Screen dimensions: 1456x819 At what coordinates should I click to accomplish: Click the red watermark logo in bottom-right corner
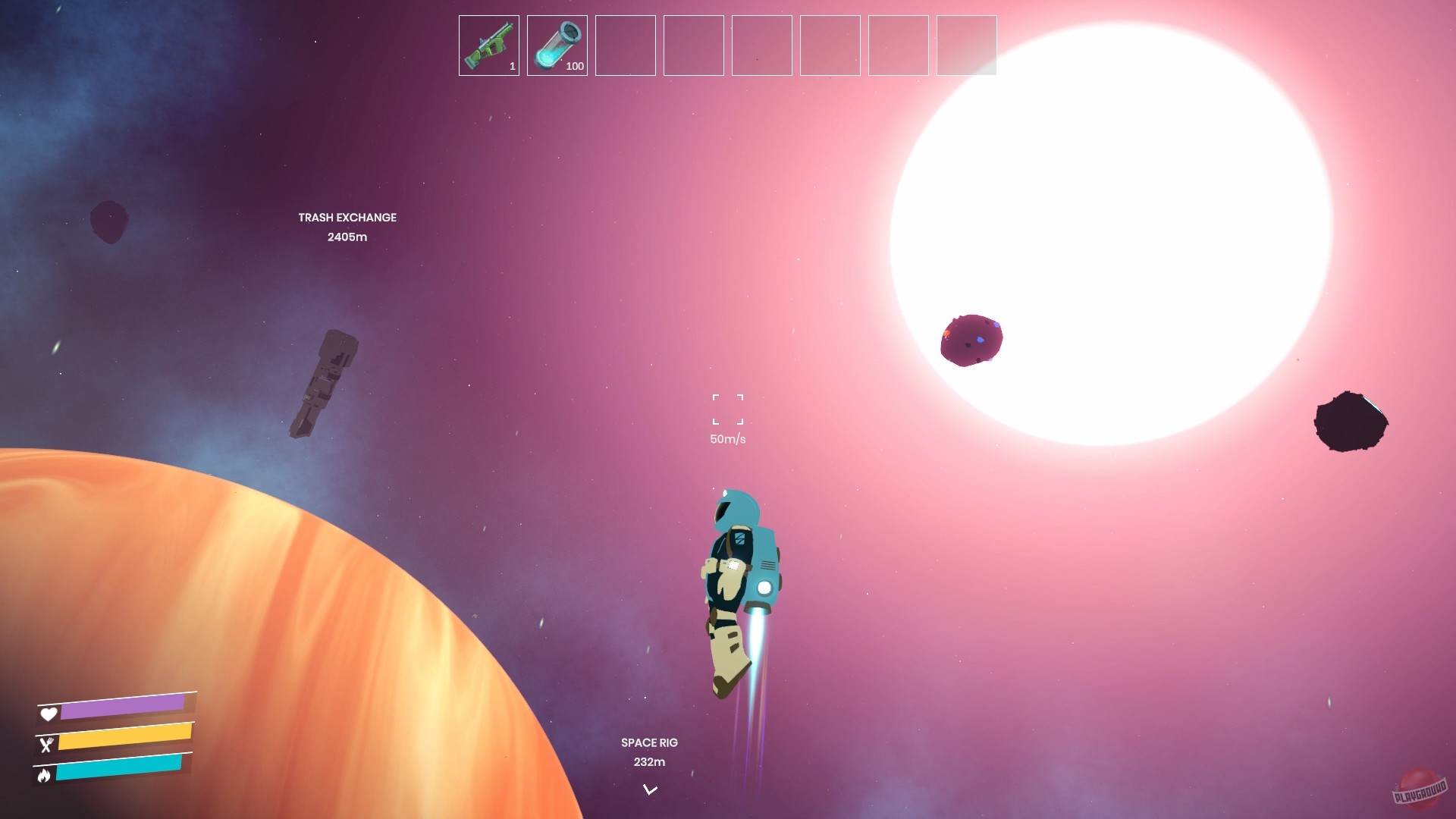pyautogui.click(x=1422, y=789)
